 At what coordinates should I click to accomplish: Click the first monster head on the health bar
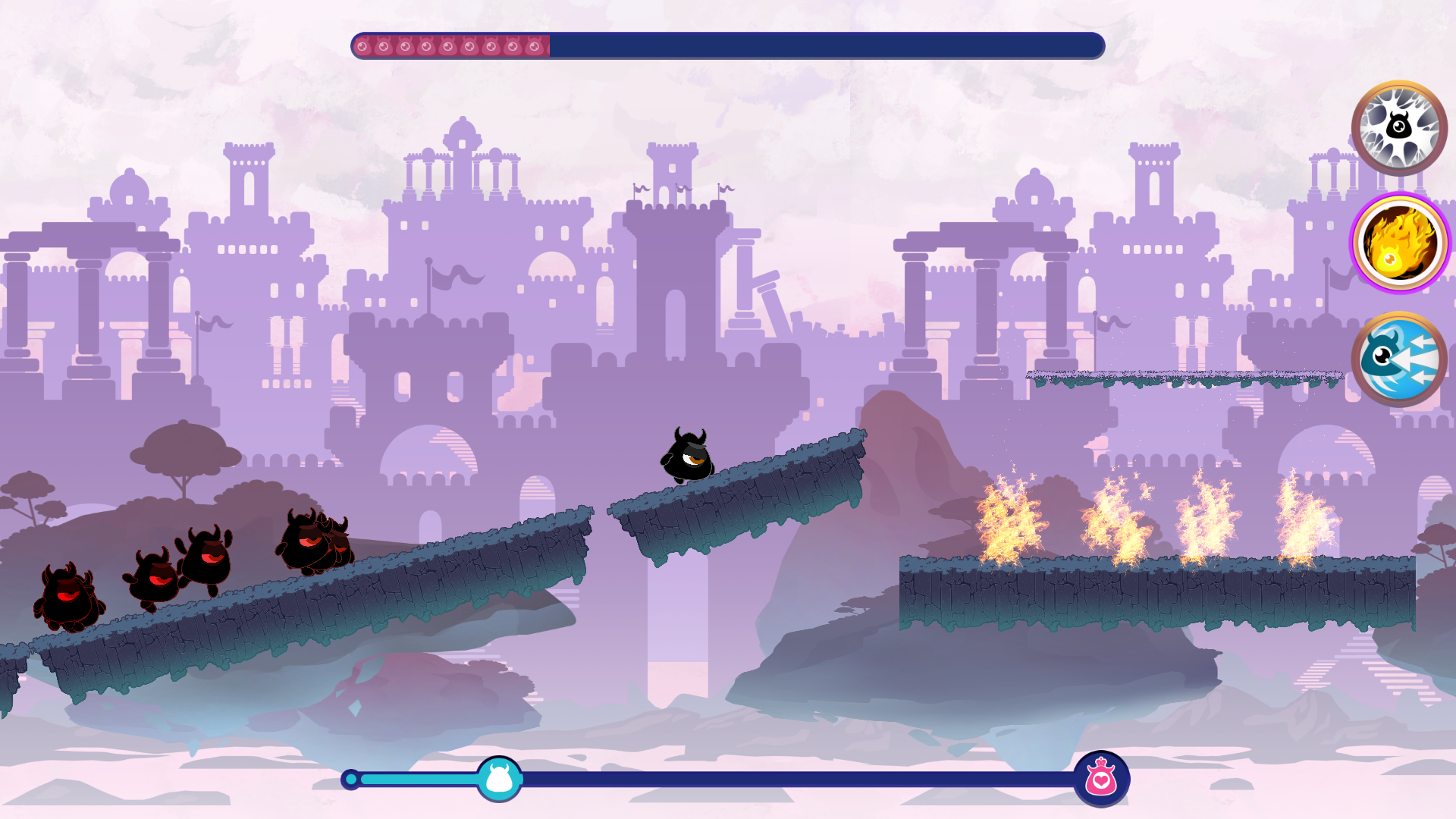[x=362, y=45]
